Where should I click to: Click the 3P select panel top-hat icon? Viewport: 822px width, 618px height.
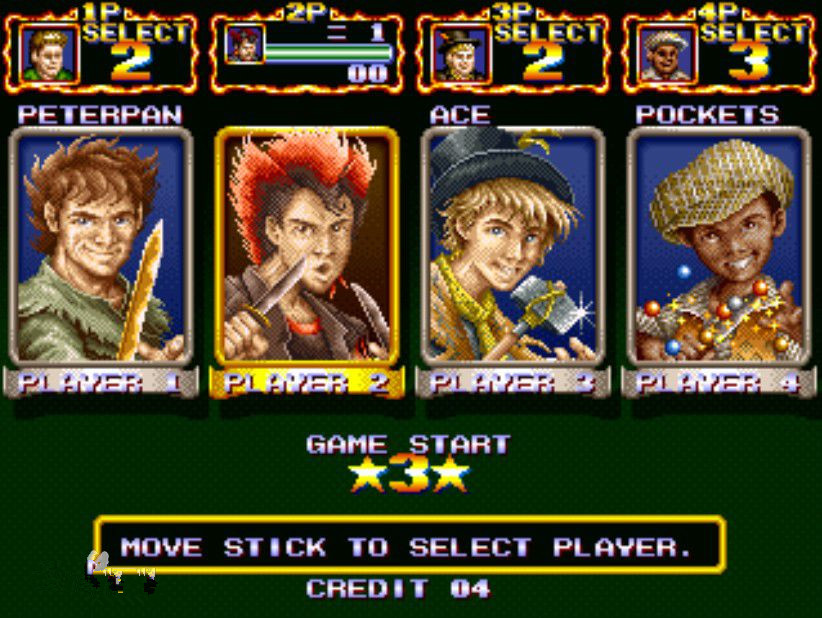tap(454, 53)
